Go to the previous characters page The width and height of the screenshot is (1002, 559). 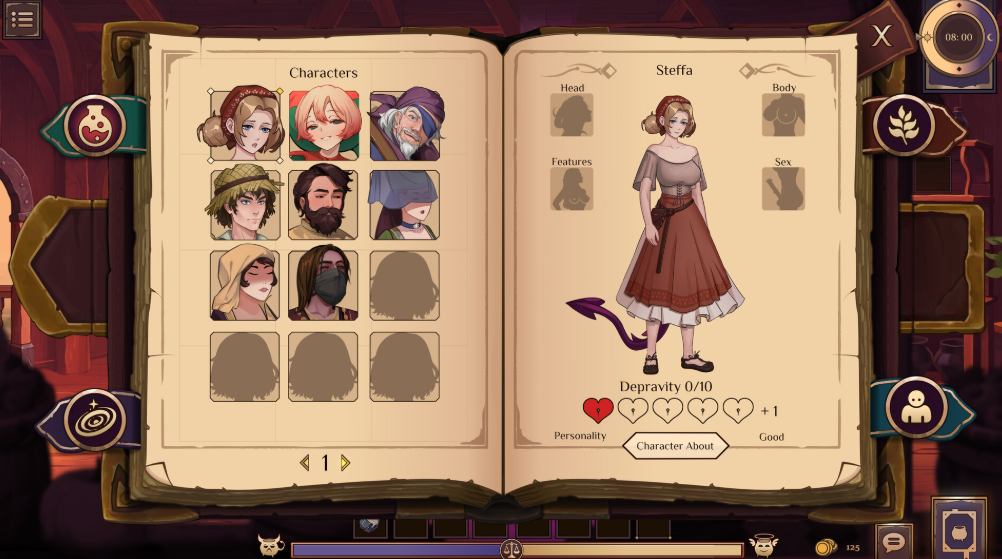(x=304, y=463)
